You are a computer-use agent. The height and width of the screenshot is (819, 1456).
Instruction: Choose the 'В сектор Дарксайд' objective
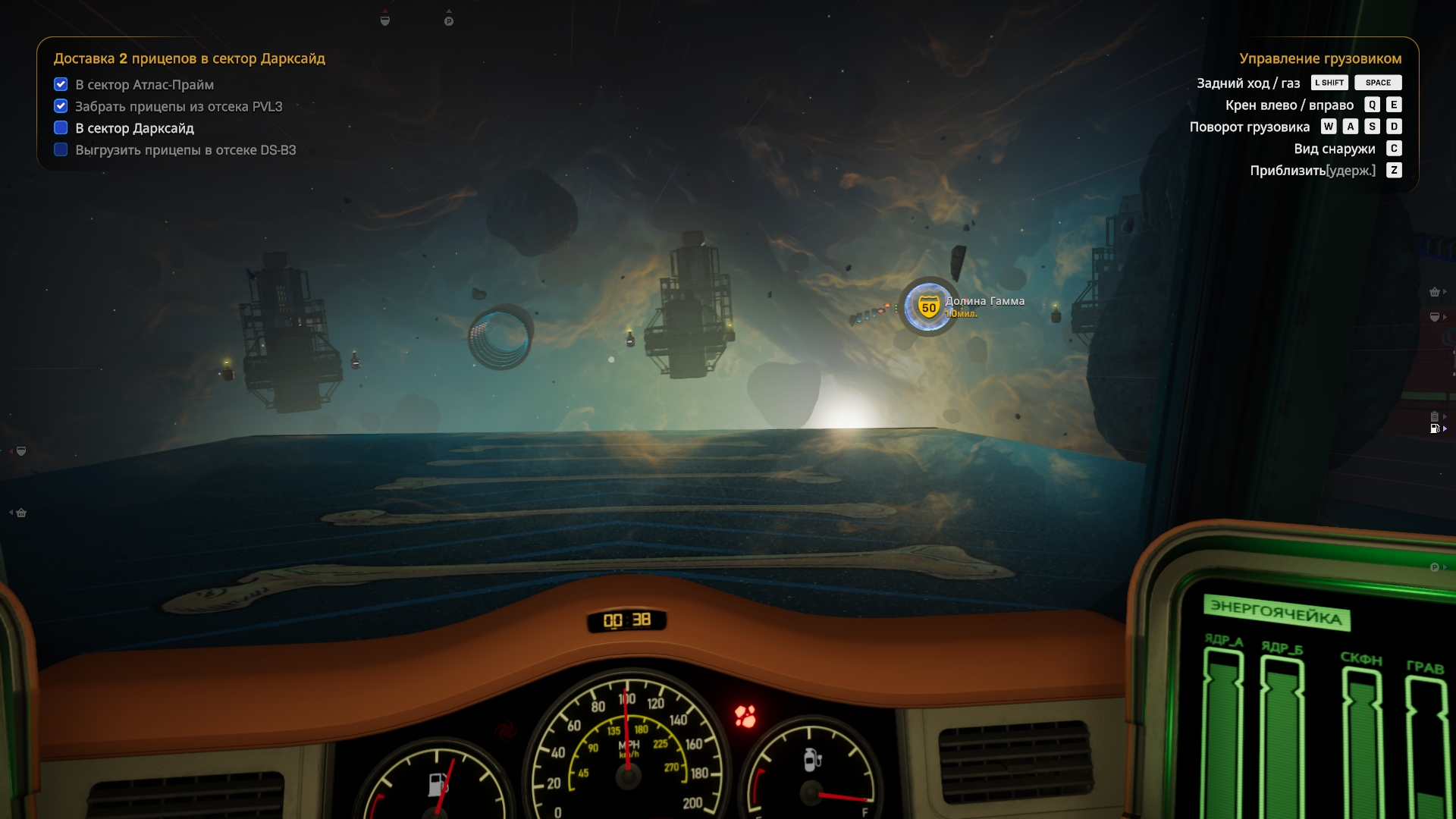click(134, 128)
